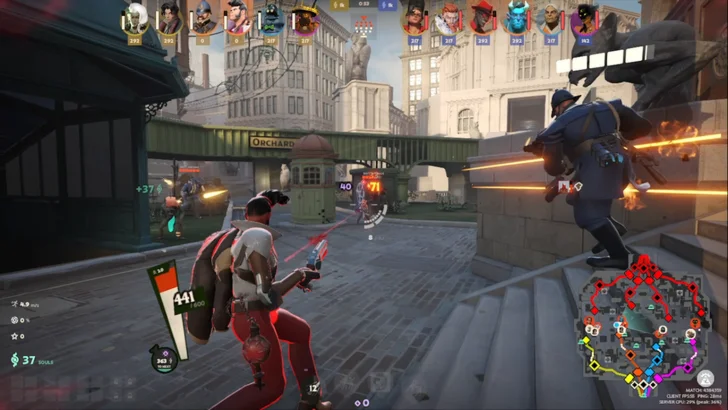Screen dimensions: 728x410
Task: Select the red-hat enemy hero portrait
Action: 482,18
